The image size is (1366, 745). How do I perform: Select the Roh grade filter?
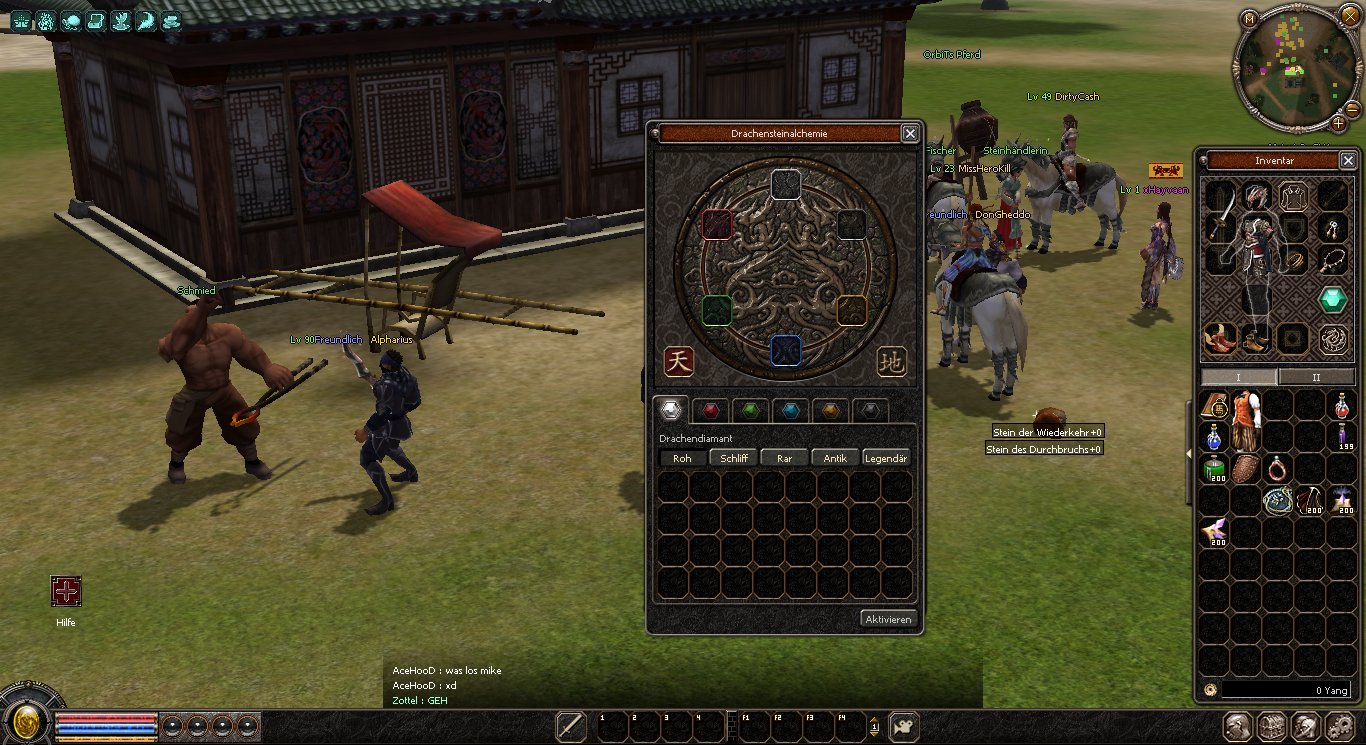tap(682, 458)
